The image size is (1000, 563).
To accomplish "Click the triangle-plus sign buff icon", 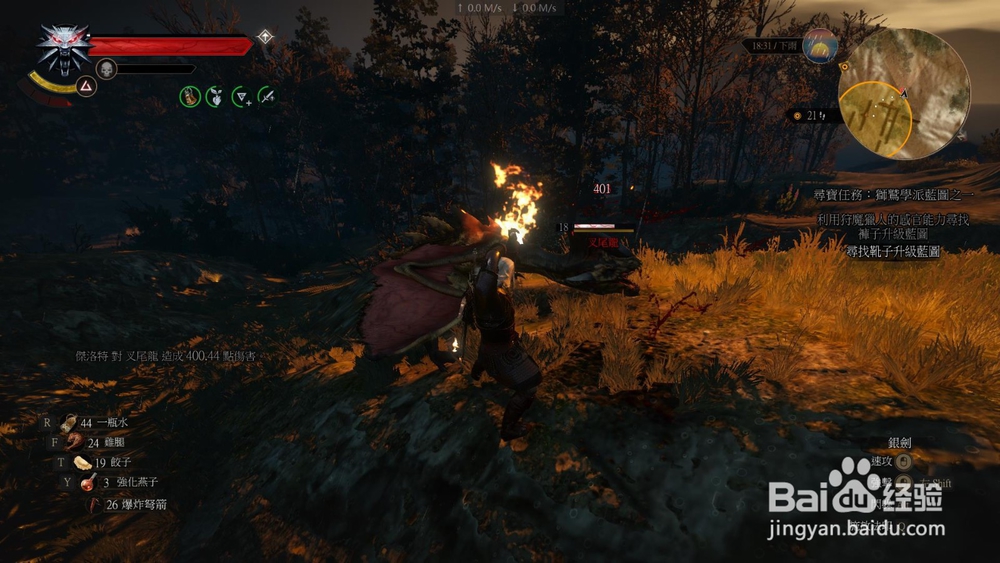I will click(241, 96).
